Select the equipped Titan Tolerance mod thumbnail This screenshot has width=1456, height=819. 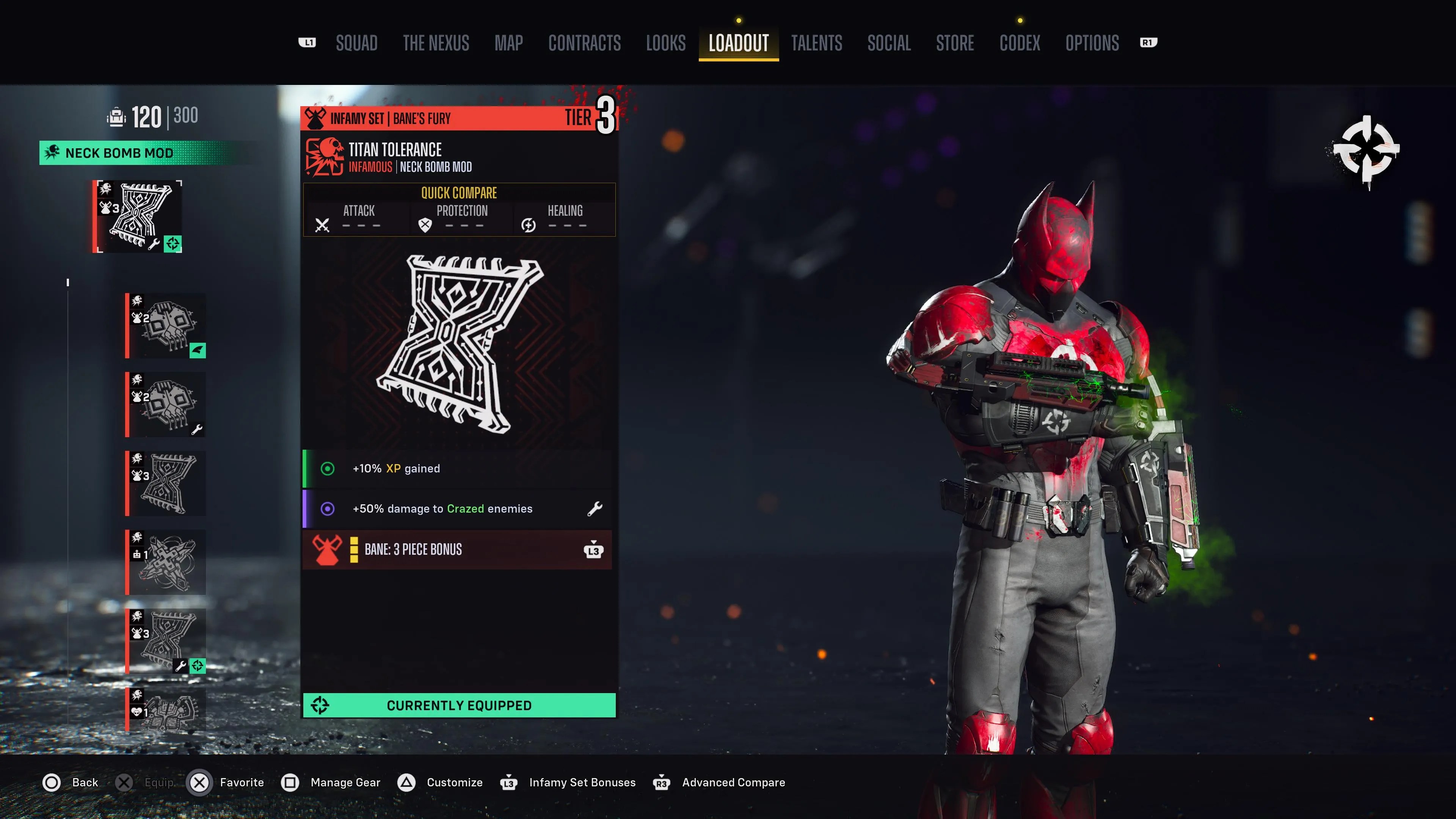pyautogui.click(x=137, y=217)
